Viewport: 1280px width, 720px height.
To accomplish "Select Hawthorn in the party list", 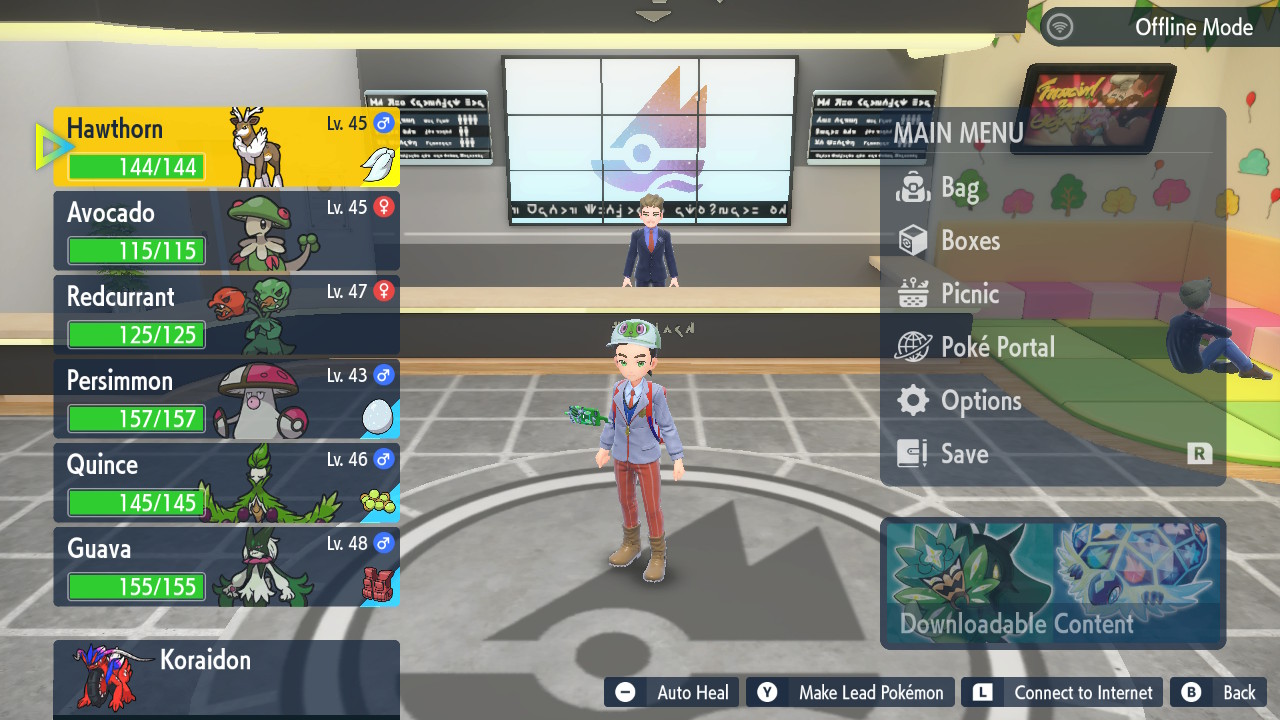I will click(x=226, y=147).
